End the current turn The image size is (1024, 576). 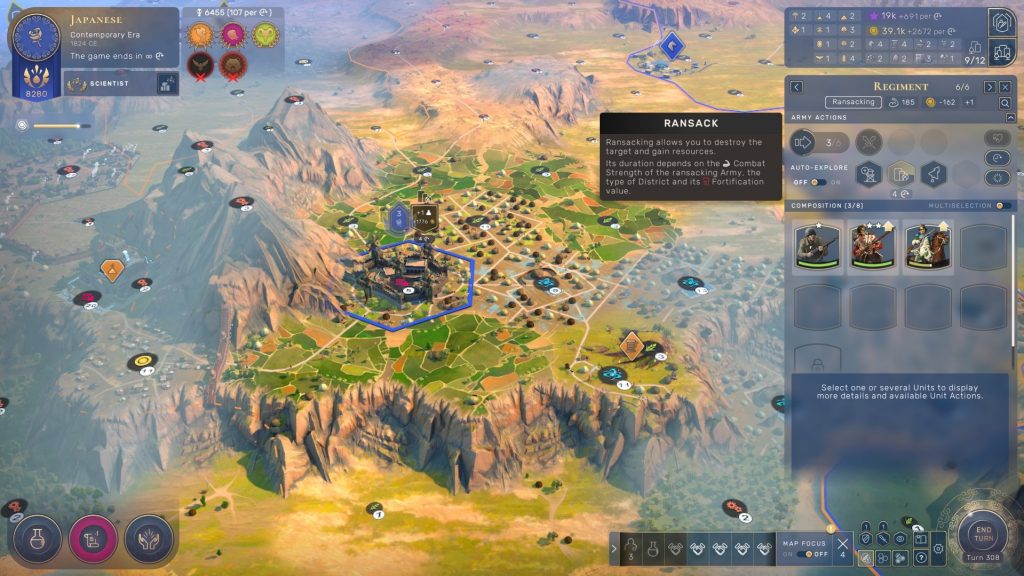982,534
